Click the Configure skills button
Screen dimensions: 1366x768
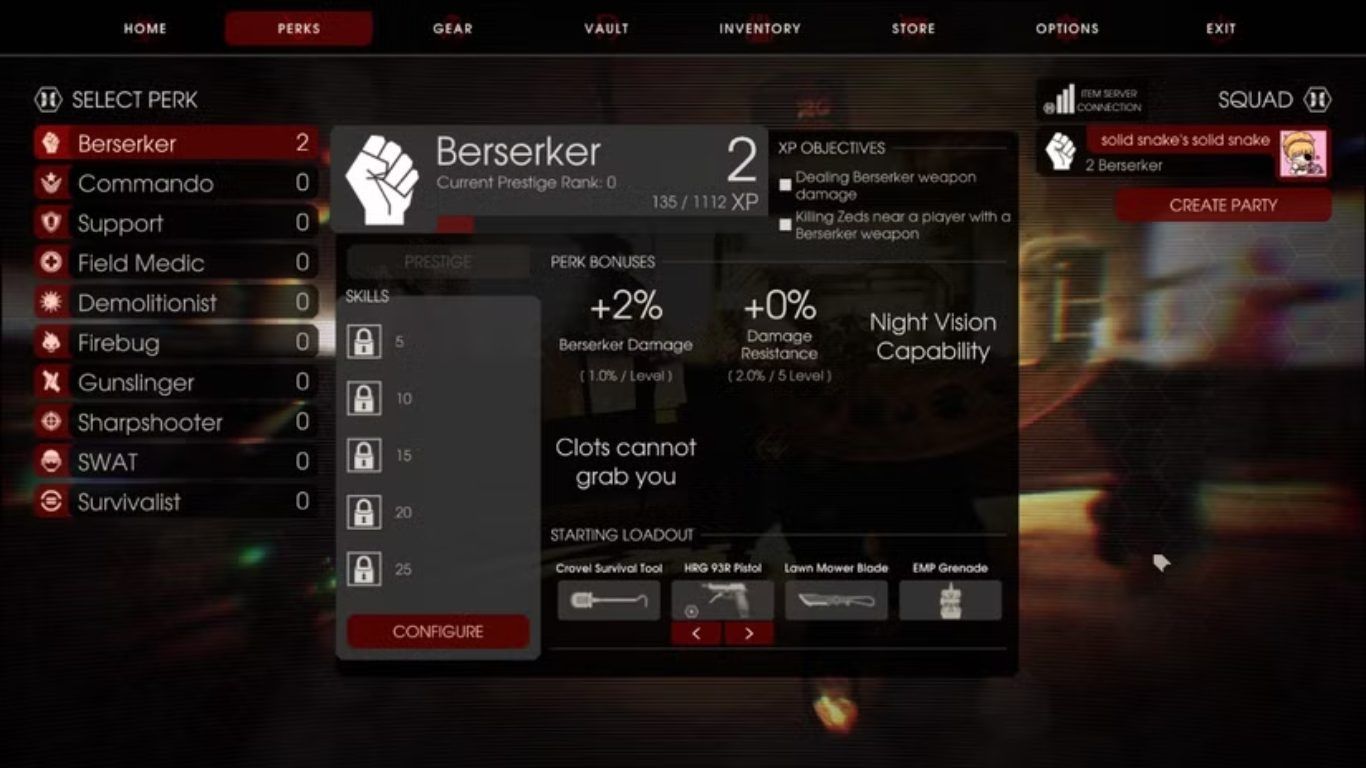[438, 632]
